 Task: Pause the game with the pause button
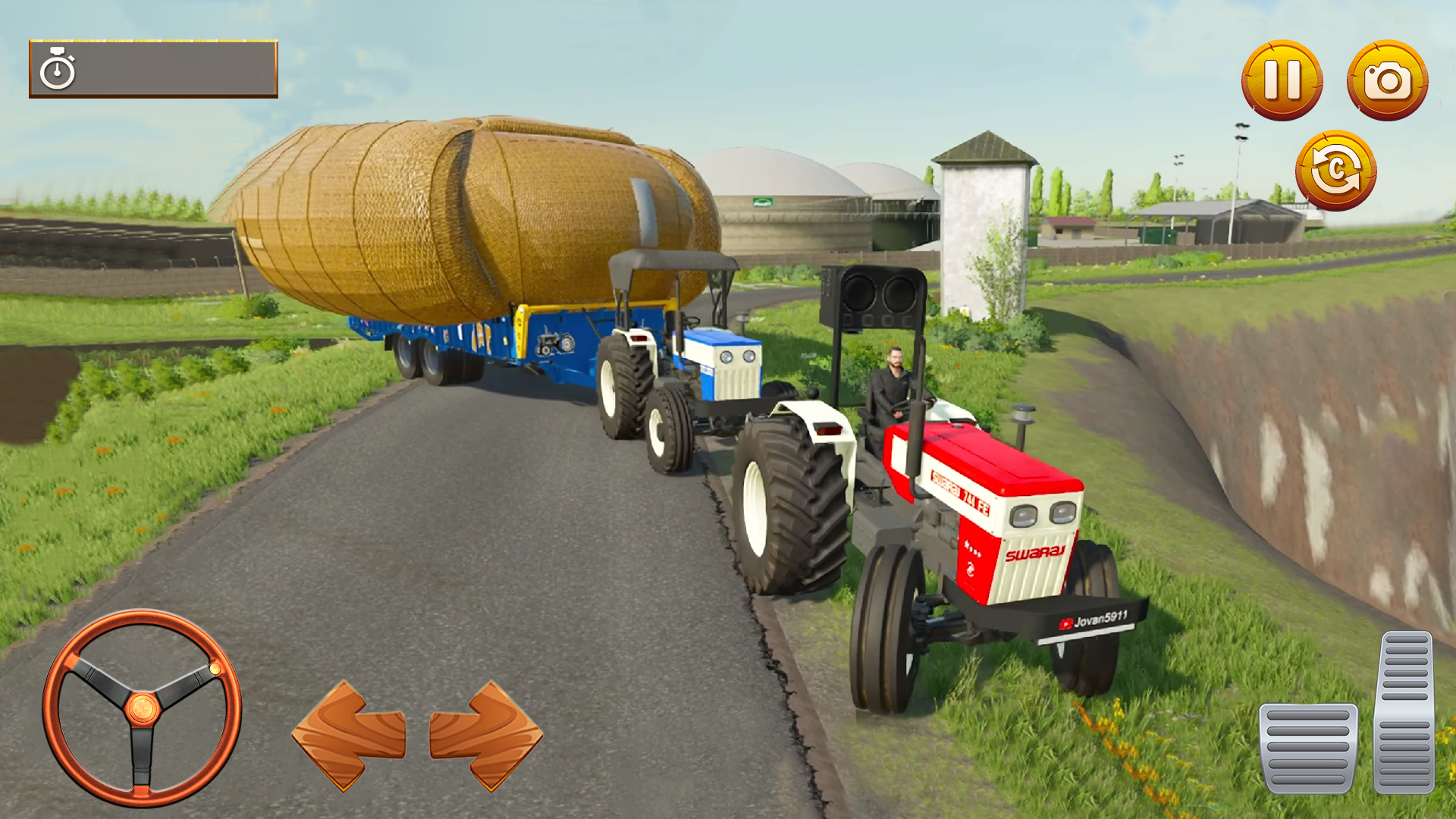click(x=1282, y=79)
